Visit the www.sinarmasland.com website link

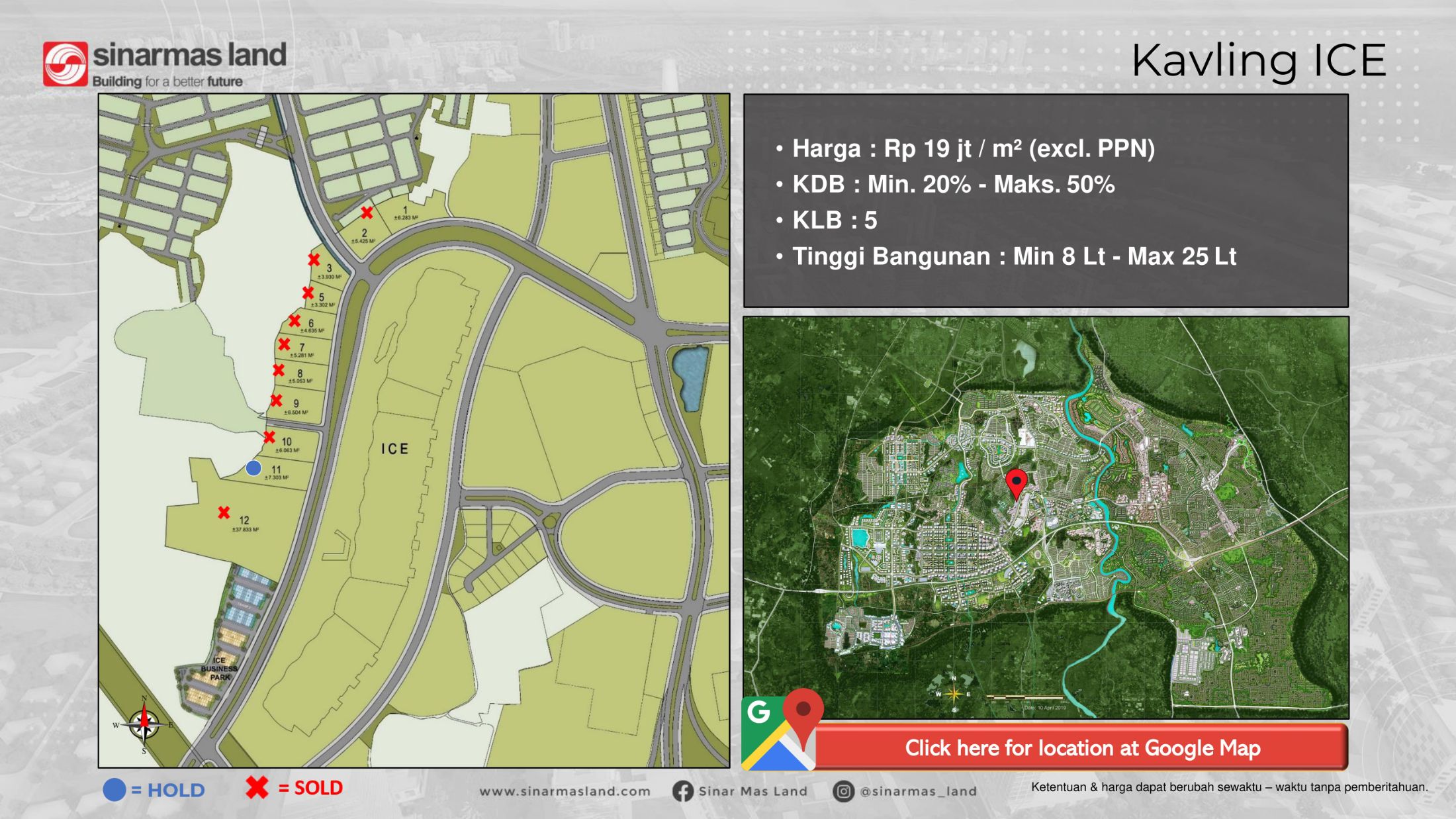(565, 791)
